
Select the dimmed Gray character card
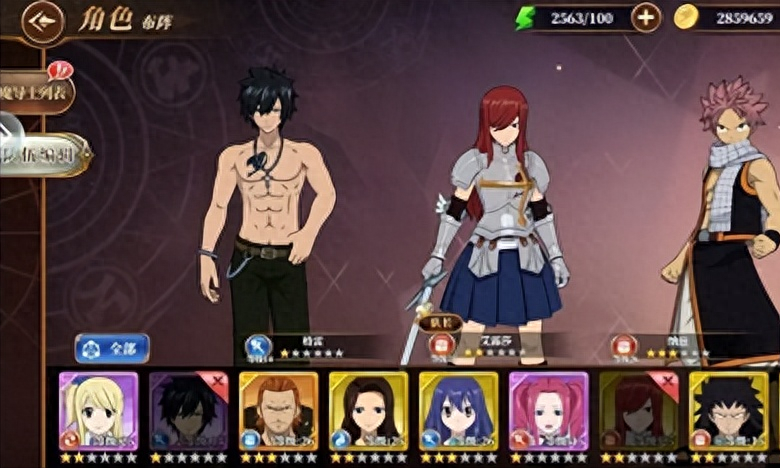click(188, 410)
